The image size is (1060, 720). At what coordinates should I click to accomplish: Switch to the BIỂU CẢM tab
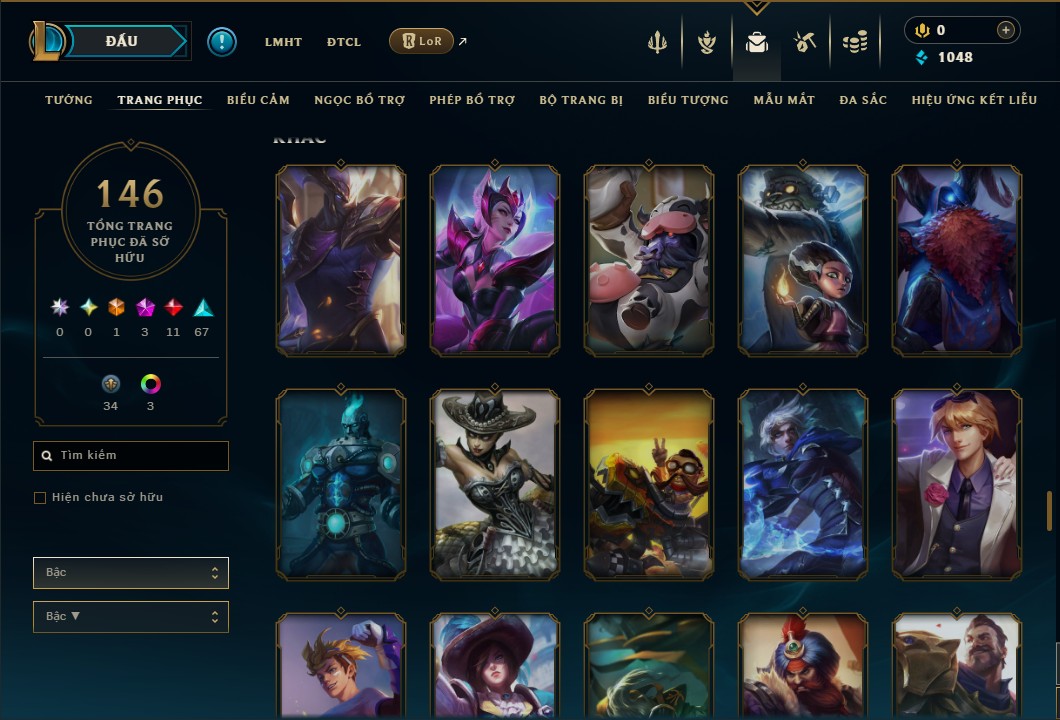pos(258,100)
